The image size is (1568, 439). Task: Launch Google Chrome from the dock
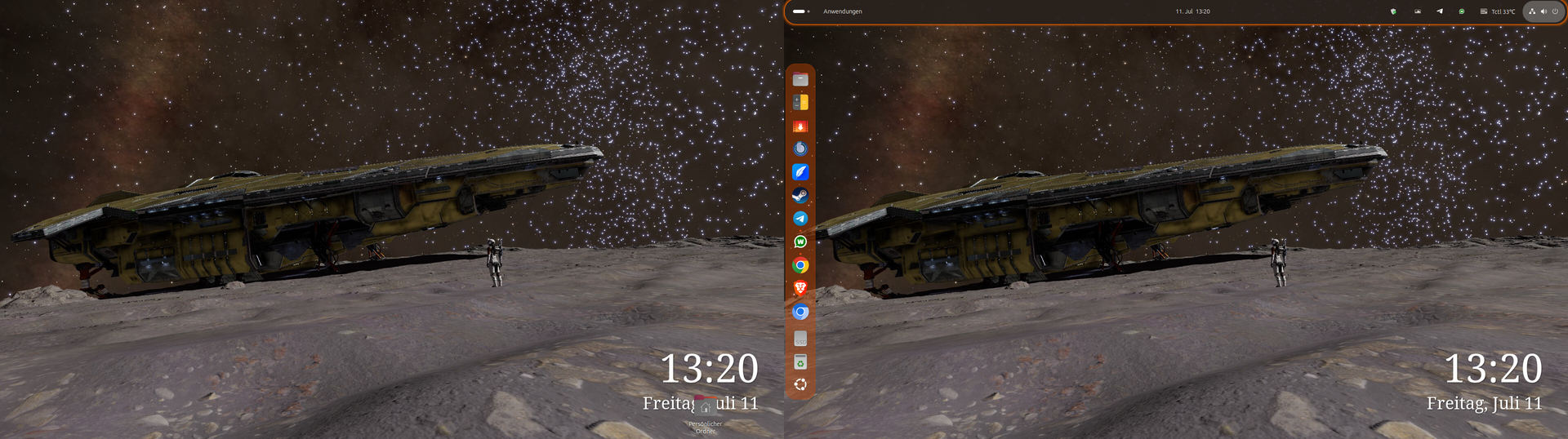coord(800,265)
